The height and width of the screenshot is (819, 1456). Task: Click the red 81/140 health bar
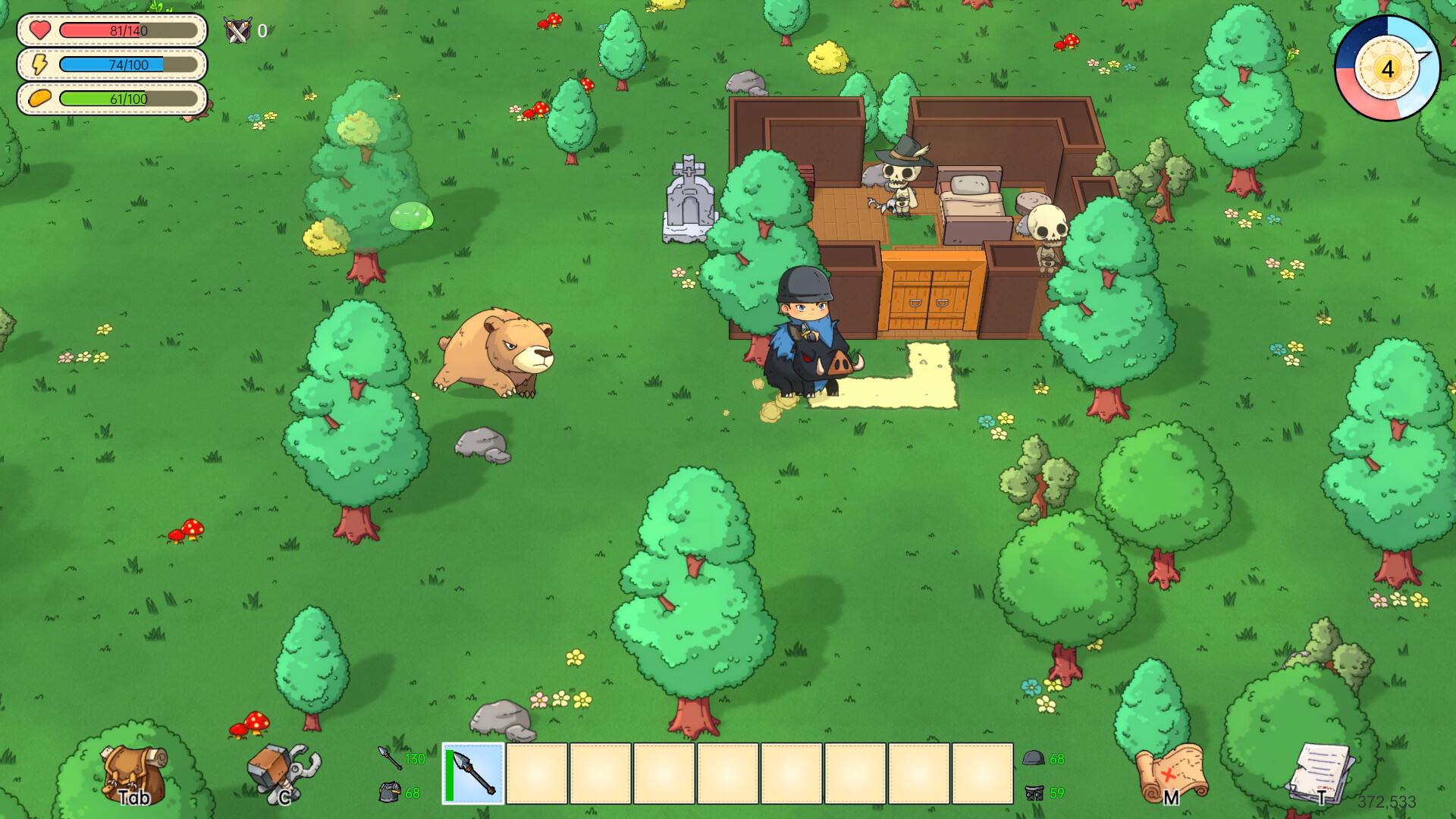tap(129, 31)
